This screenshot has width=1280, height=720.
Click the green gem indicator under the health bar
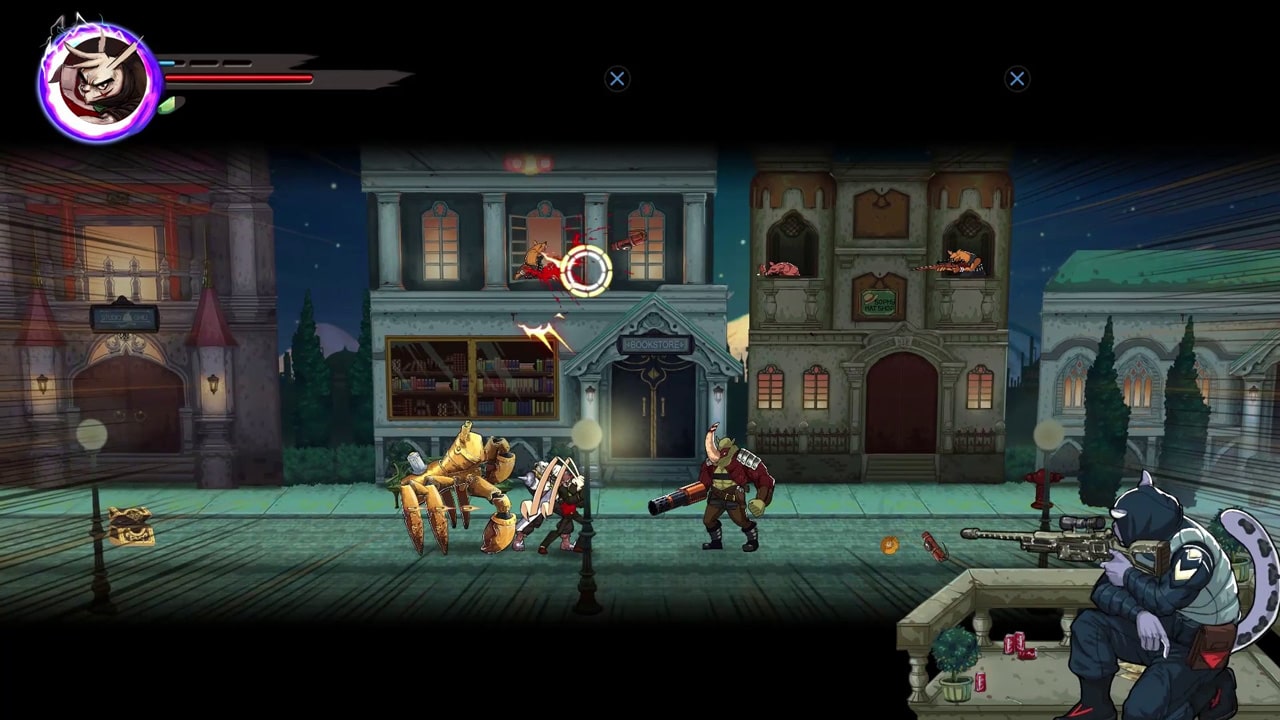pos(167,104)
